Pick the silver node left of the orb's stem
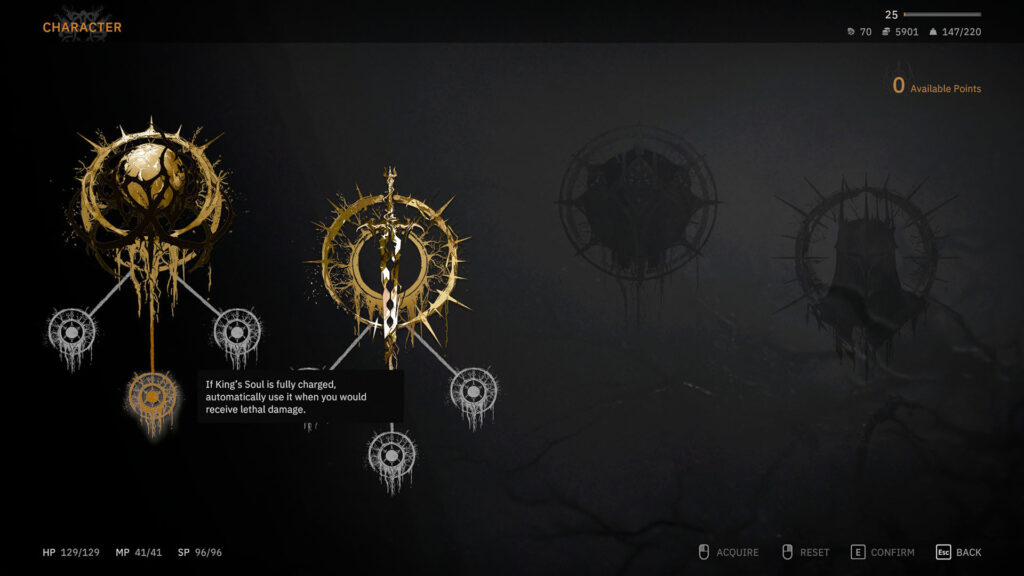Screen dimensions: 1024x576 [x=71, y=330]
